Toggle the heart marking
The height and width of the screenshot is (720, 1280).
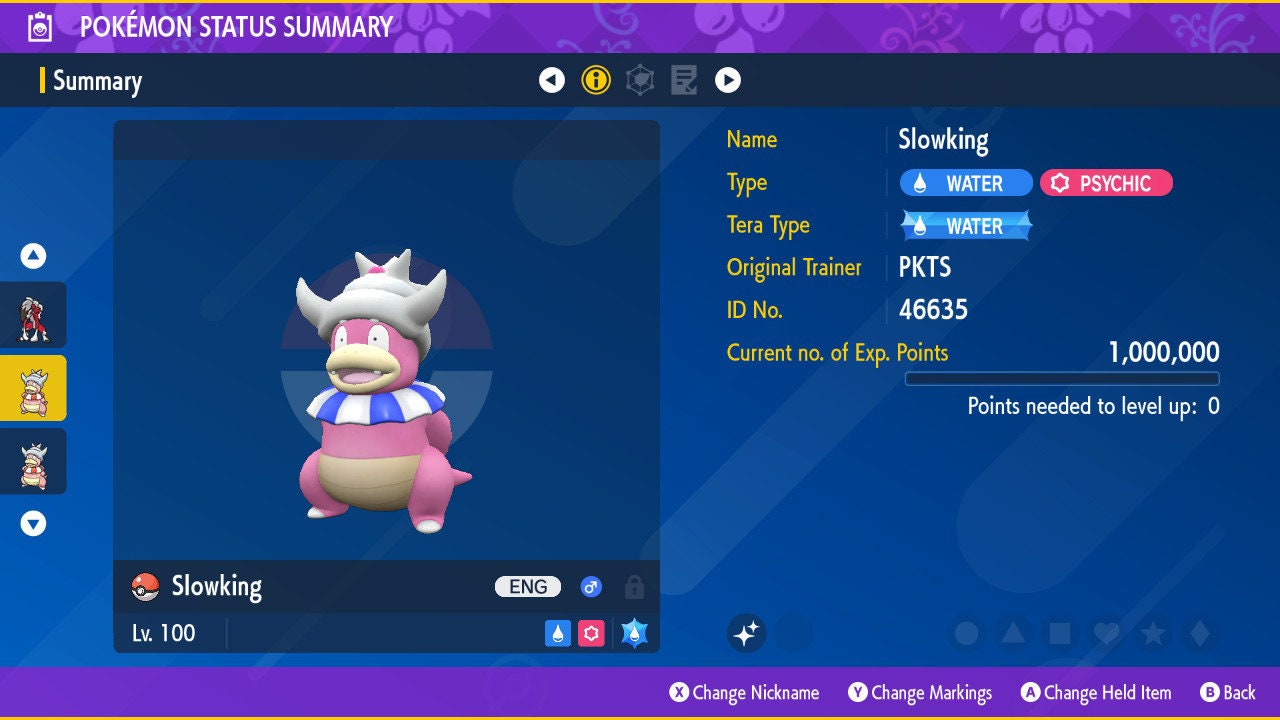point(1105,633)
